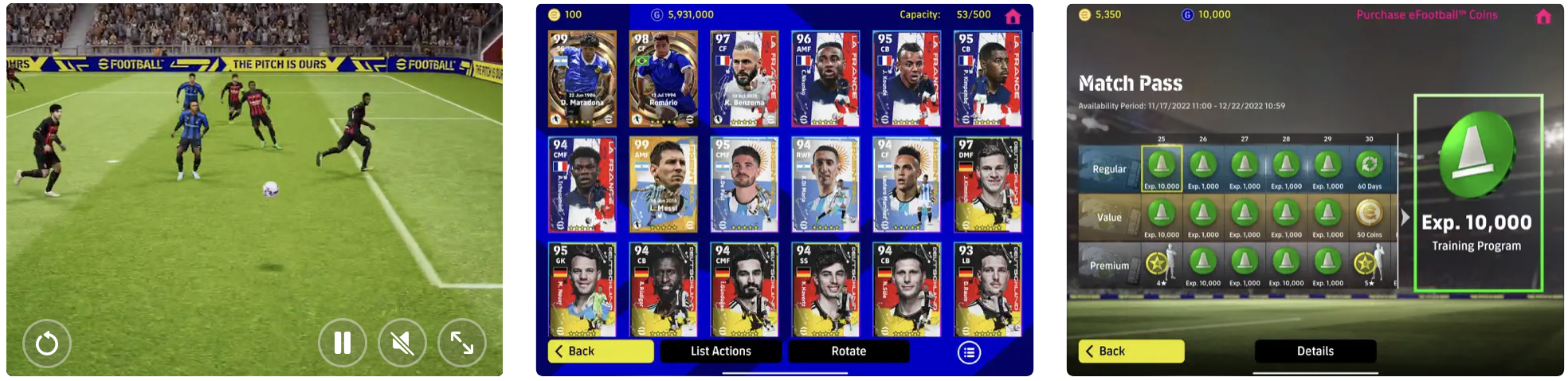Select the D. Maradona card
Viewport: 1568px width, 381px height.
click(582, 79)
